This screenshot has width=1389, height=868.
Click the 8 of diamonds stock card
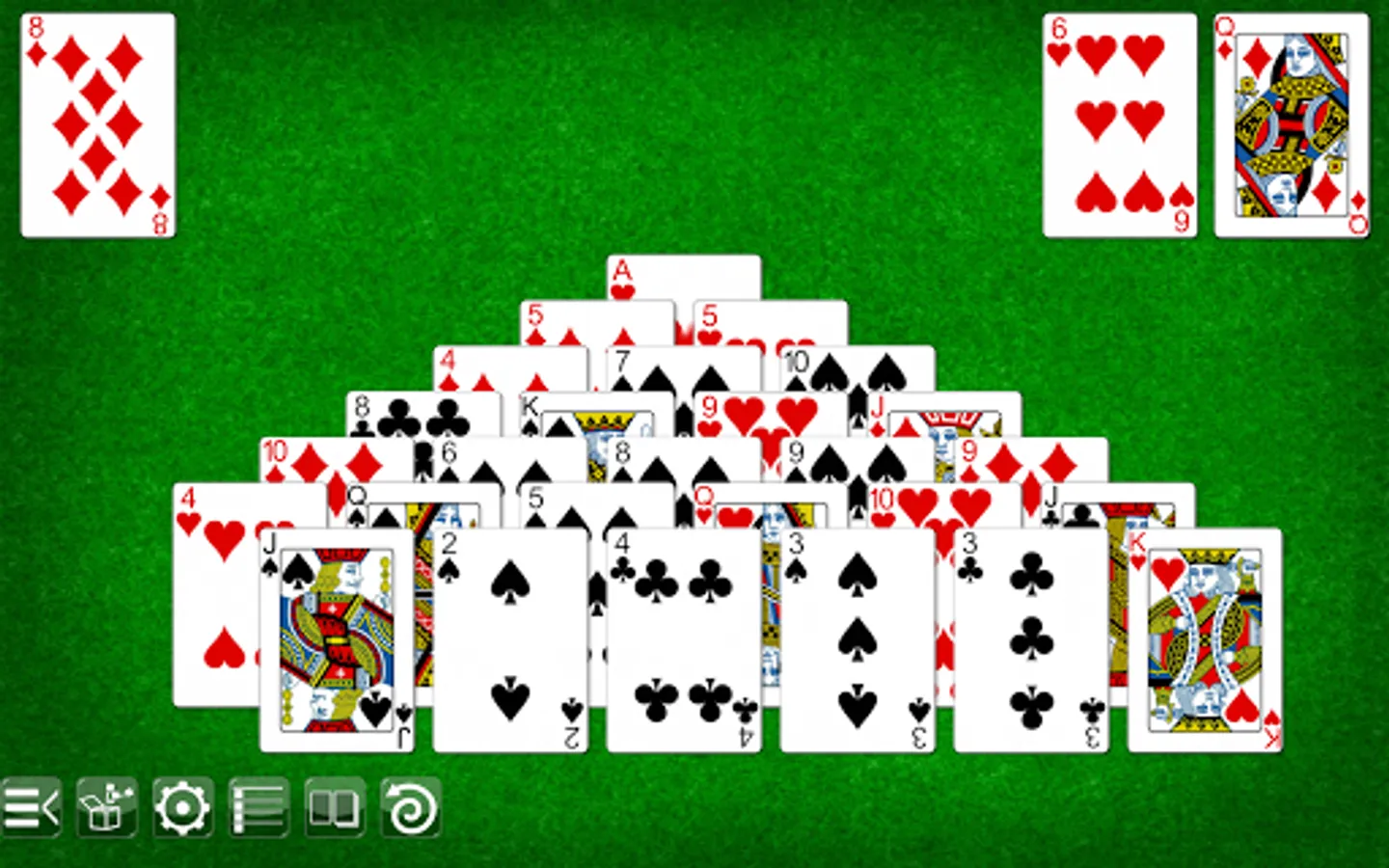[x=95, y=122]
